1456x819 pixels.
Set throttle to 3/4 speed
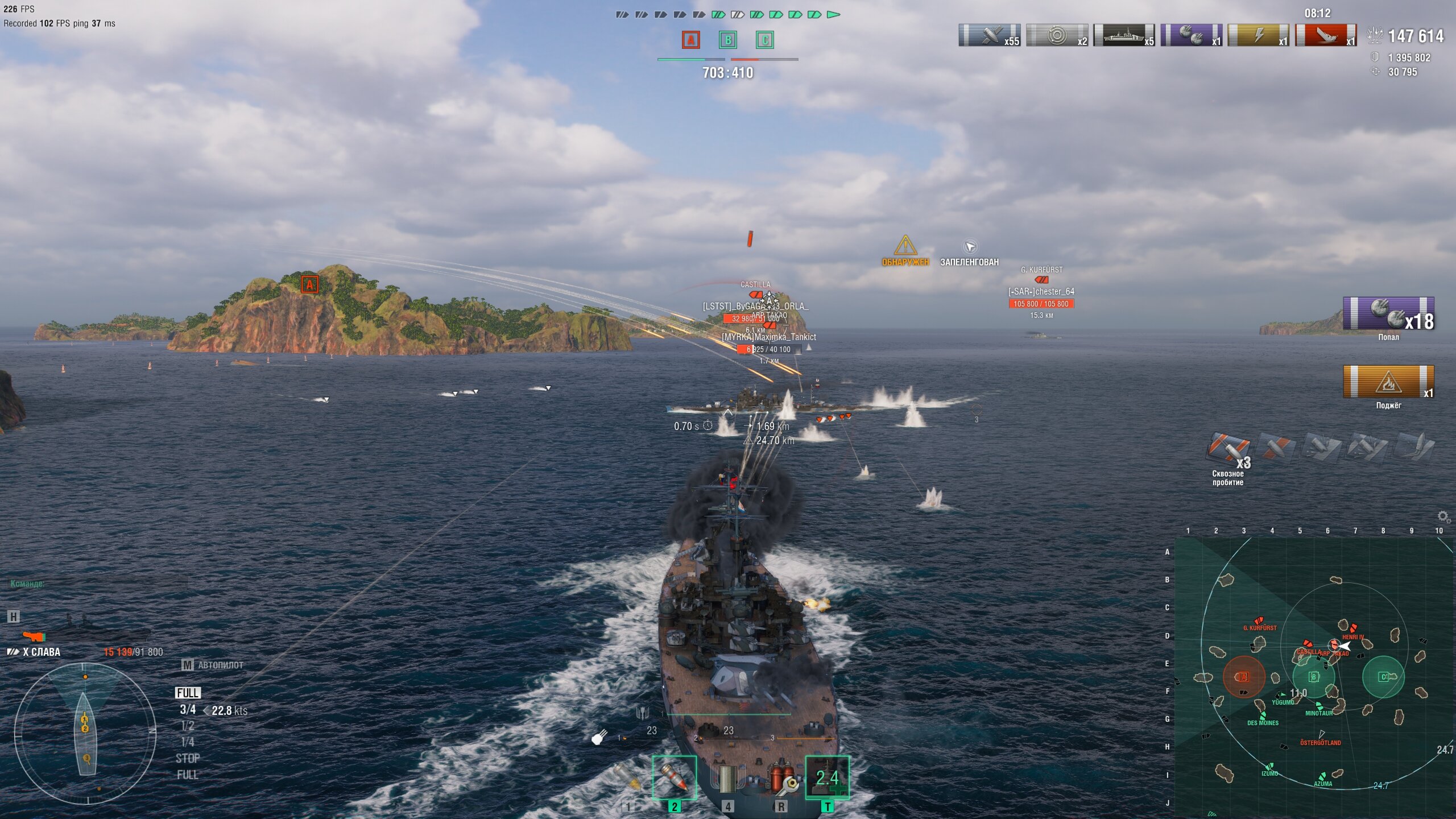(x=188, y=710)
